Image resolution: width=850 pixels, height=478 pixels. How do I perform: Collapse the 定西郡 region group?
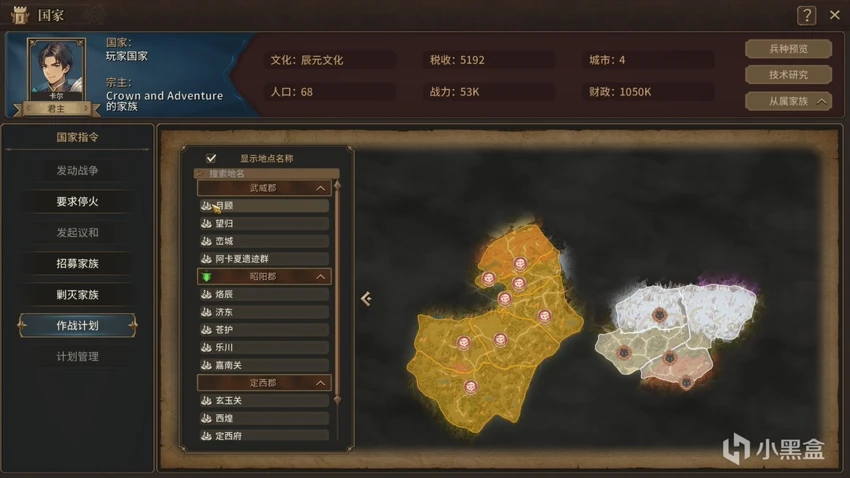320,383
